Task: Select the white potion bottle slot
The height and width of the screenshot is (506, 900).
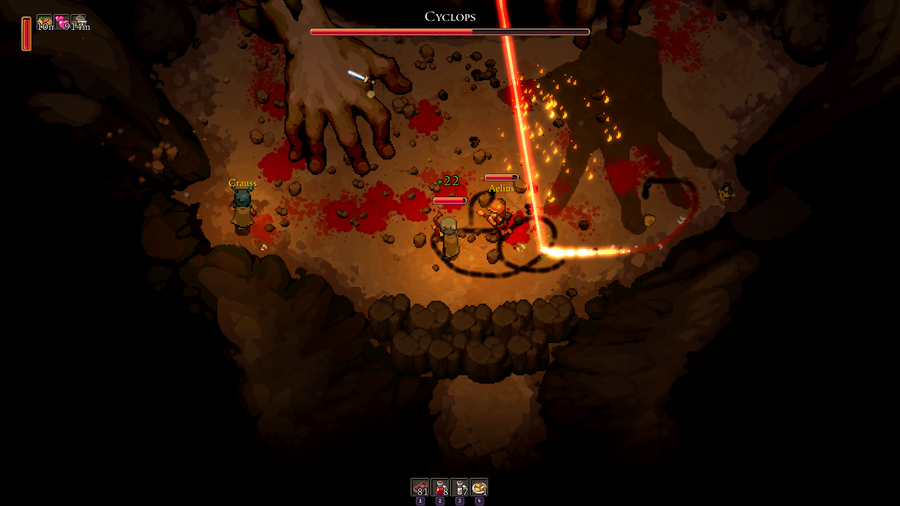Action: tap(460, 487)
